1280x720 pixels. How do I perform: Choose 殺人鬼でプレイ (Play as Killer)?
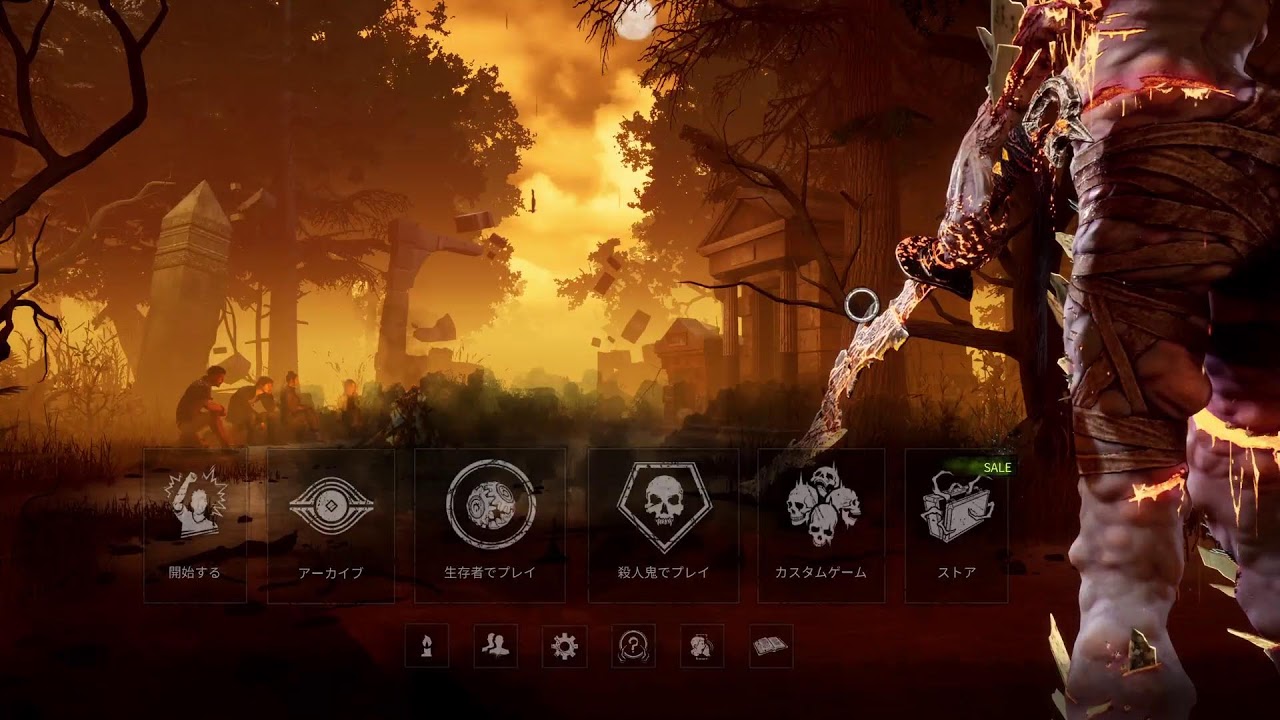[x=663, y=525]
